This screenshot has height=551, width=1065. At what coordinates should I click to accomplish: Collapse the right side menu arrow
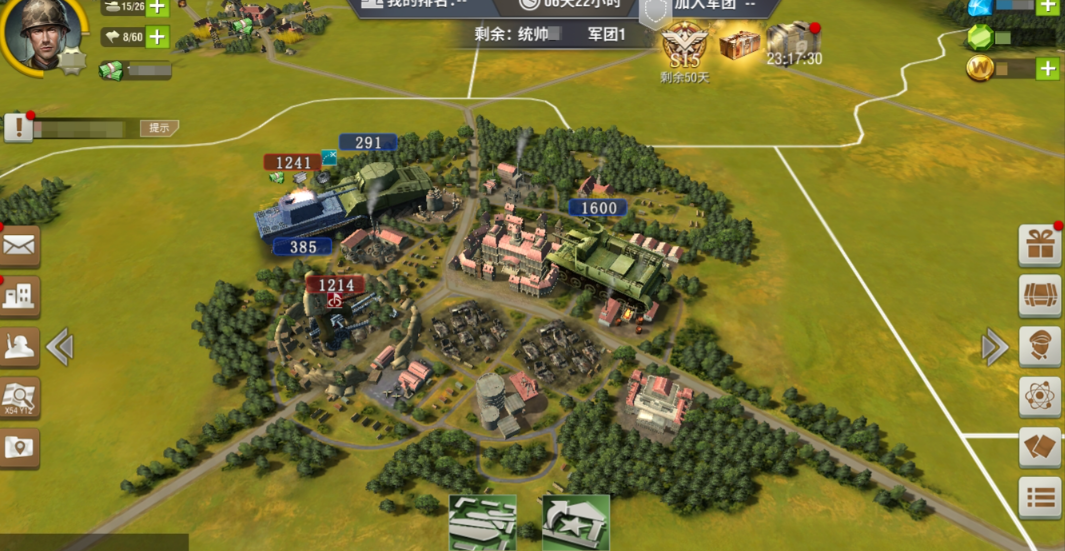click(x=994, y=347)
